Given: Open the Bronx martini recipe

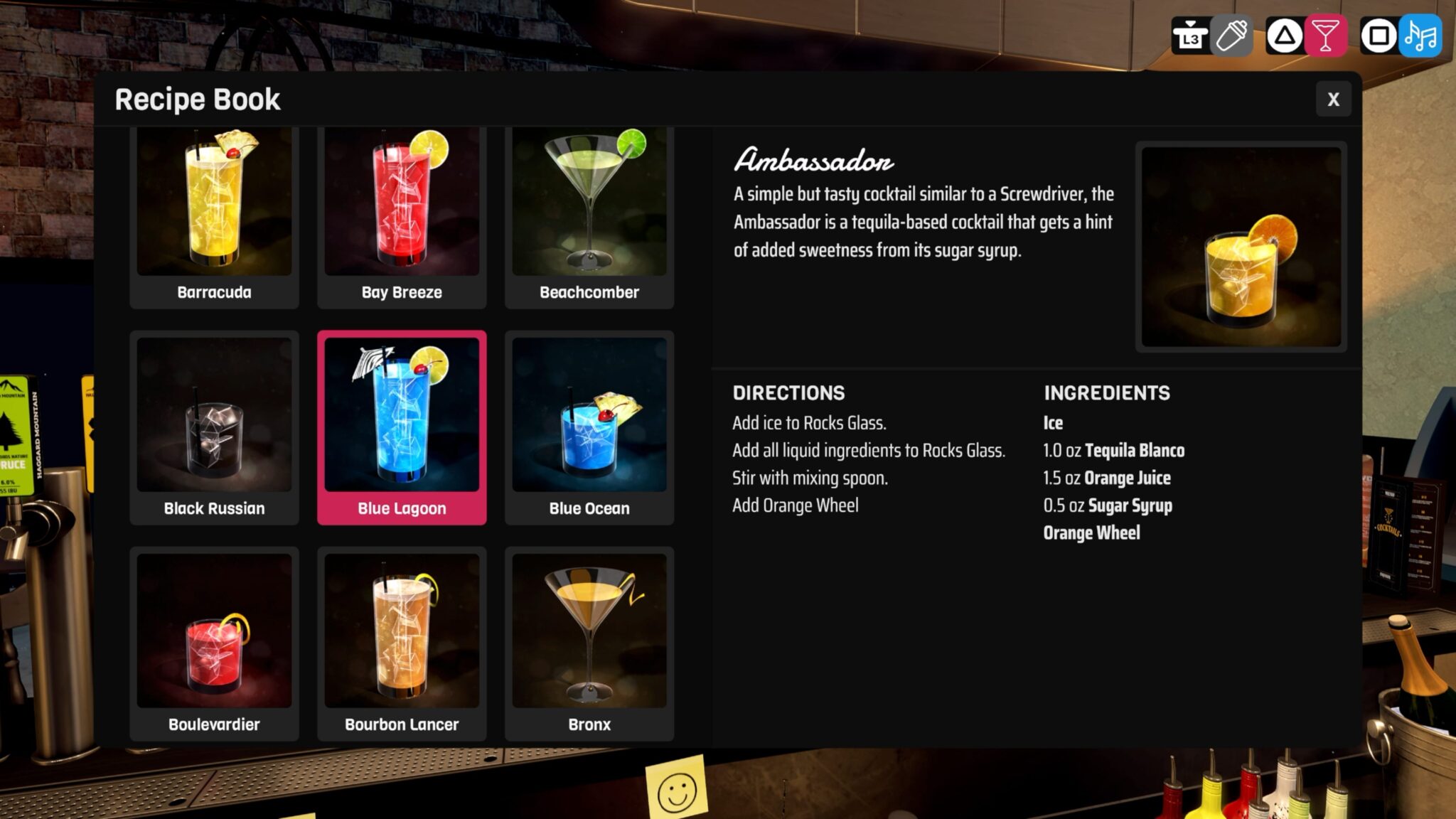Looking at the screenshot, I should [x=589, y=640].
